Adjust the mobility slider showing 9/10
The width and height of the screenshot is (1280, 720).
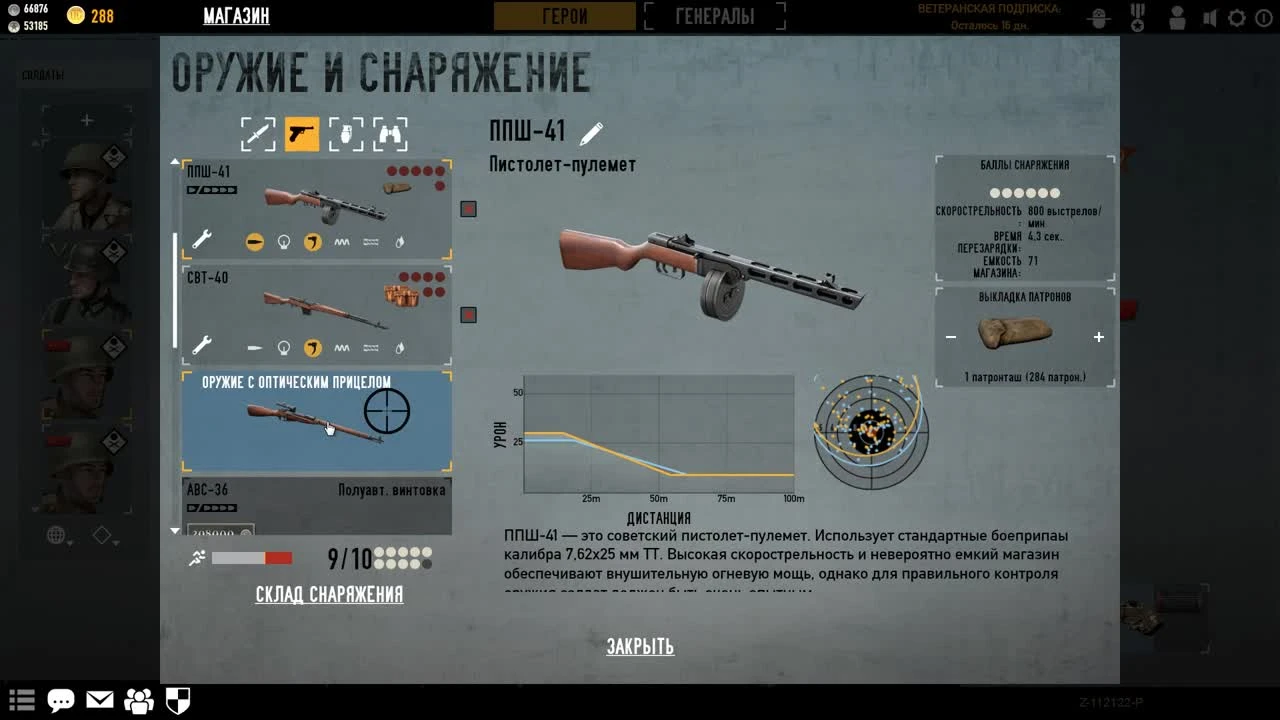pyautogui.click(x=253, y=558)
